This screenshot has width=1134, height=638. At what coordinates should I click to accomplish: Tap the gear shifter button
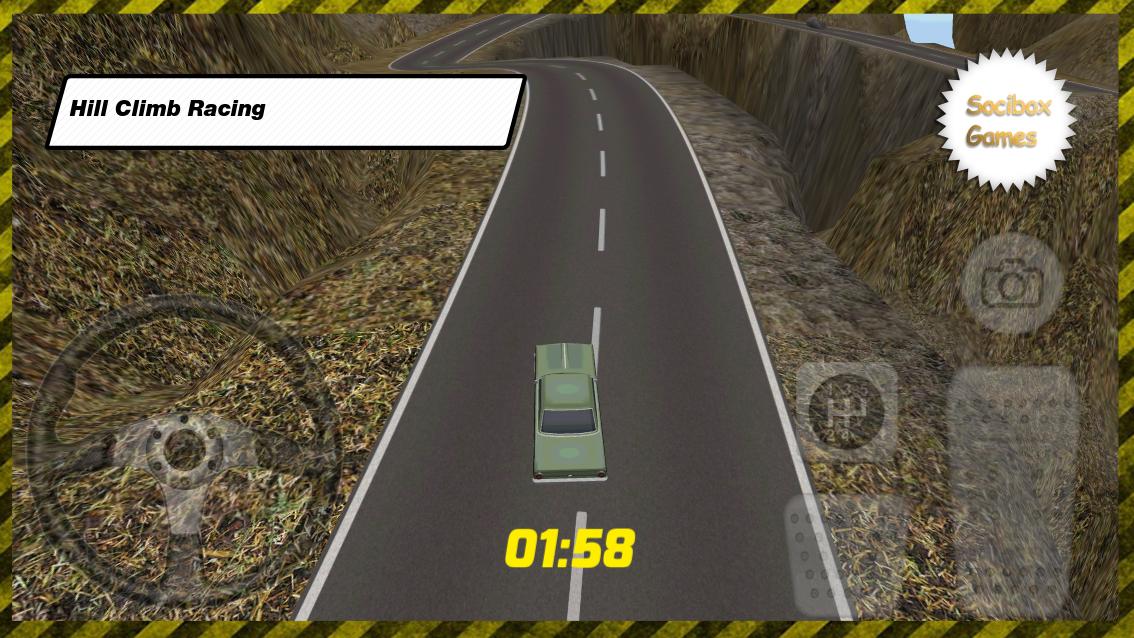(x=846, y=410)
